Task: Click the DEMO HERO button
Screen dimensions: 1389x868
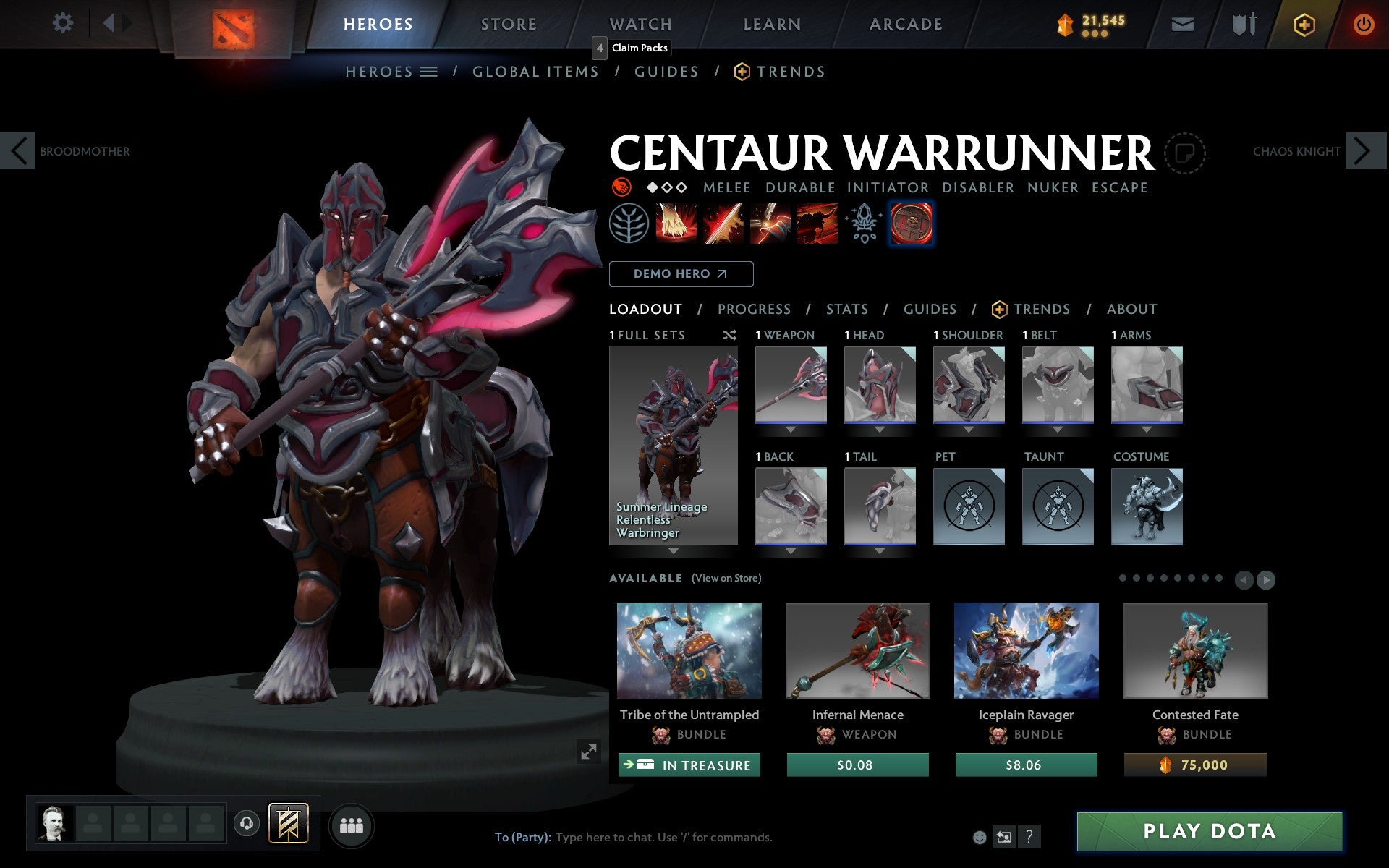Action: pyautogui.click(x=681, y=274)
